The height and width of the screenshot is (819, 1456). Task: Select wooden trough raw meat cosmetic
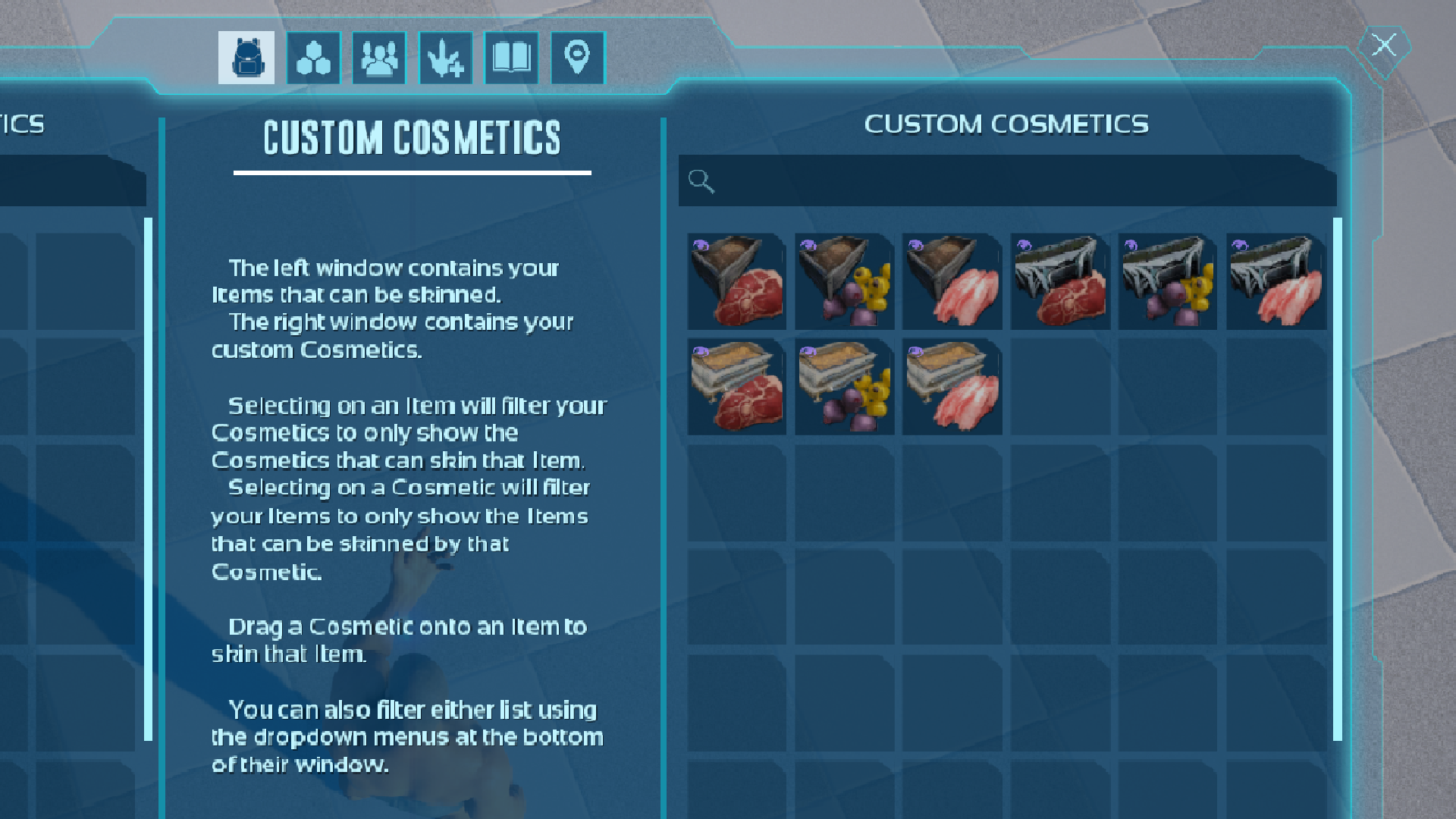(x=736, y=281)
